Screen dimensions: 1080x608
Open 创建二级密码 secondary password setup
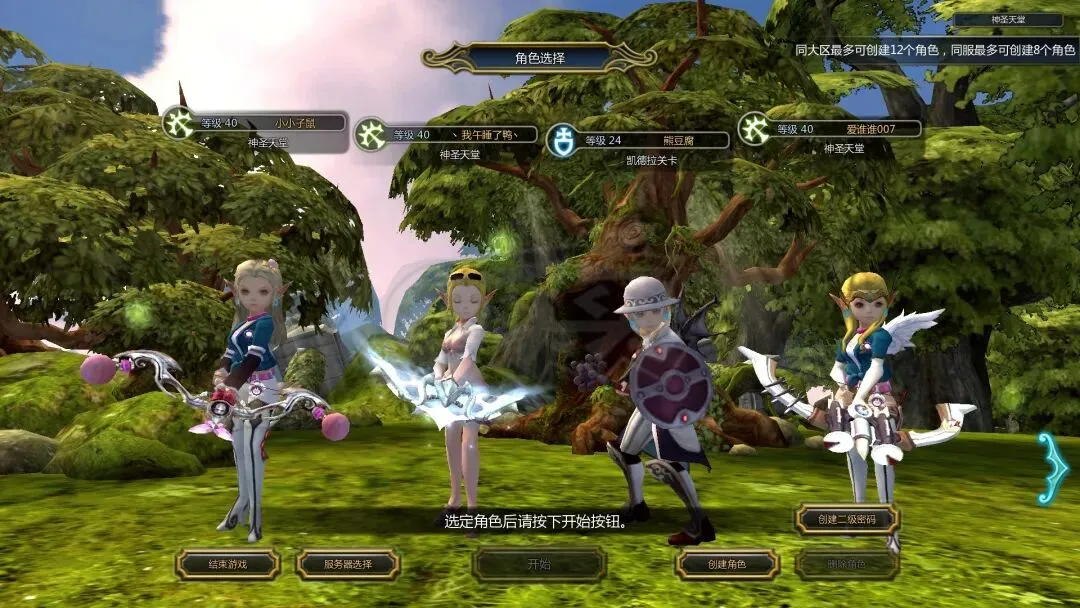[847, 519]
